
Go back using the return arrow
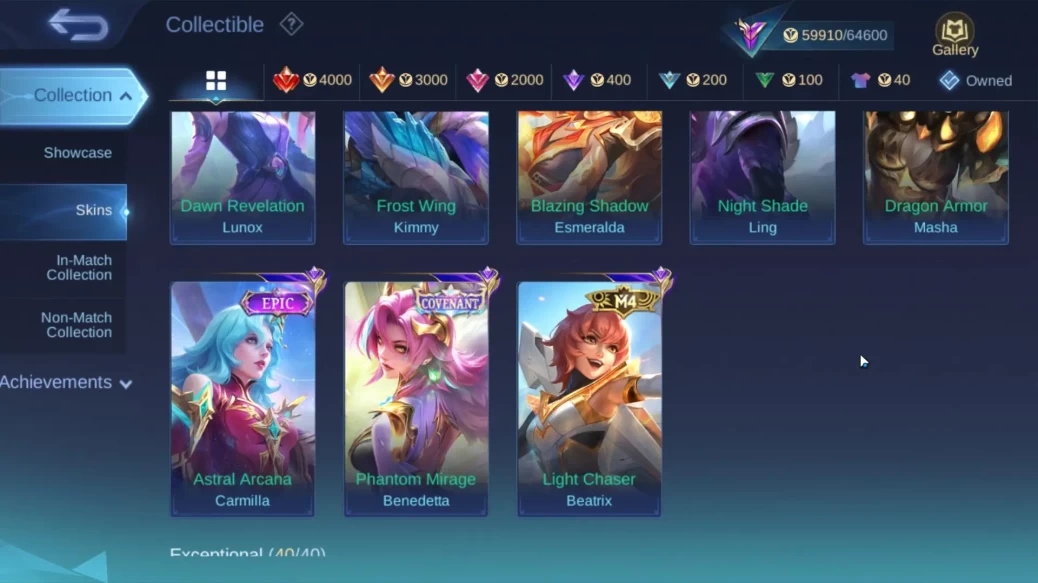click(x=78, y=25)
